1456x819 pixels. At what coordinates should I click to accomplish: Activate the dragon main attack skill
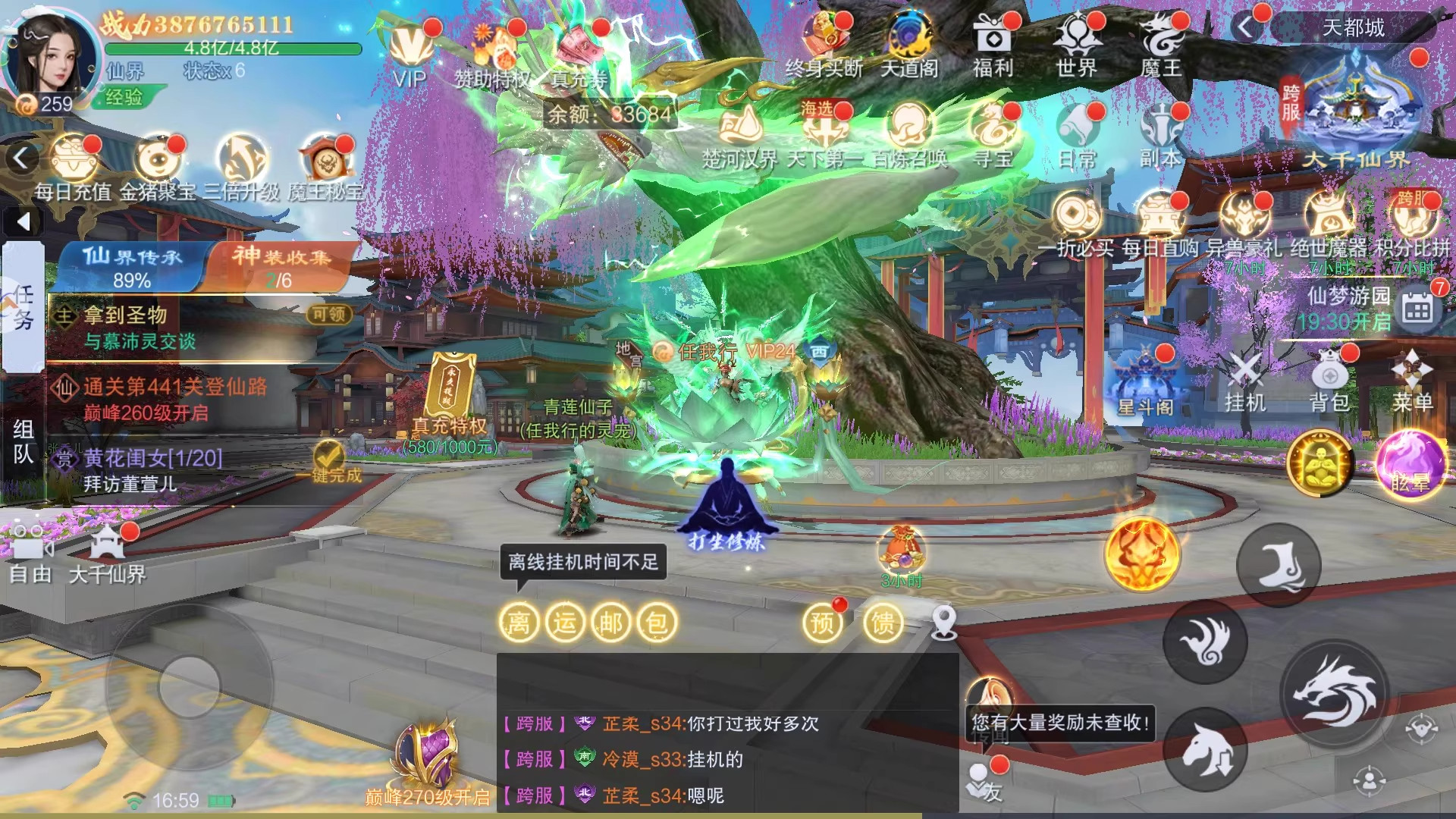[1335, 692]
